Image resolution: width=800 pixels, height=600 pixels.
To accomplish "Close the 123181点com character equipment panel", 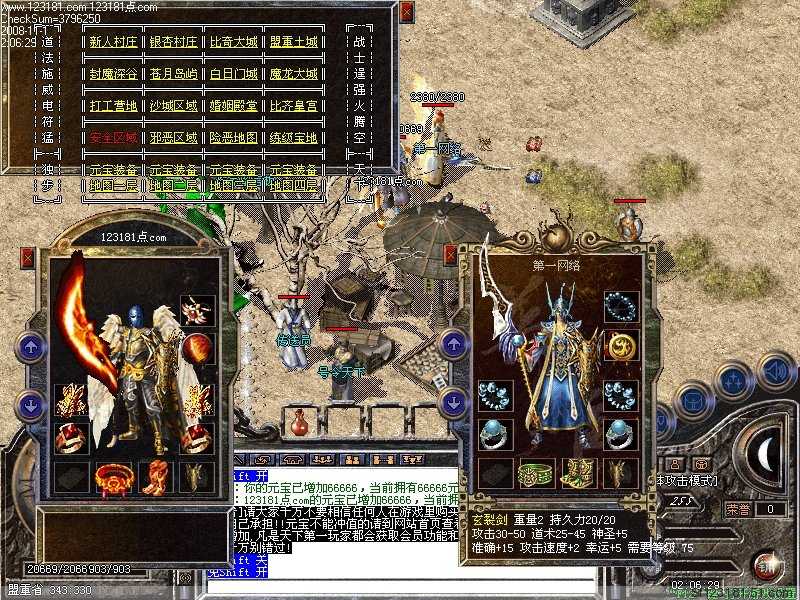I will [27, 258].
